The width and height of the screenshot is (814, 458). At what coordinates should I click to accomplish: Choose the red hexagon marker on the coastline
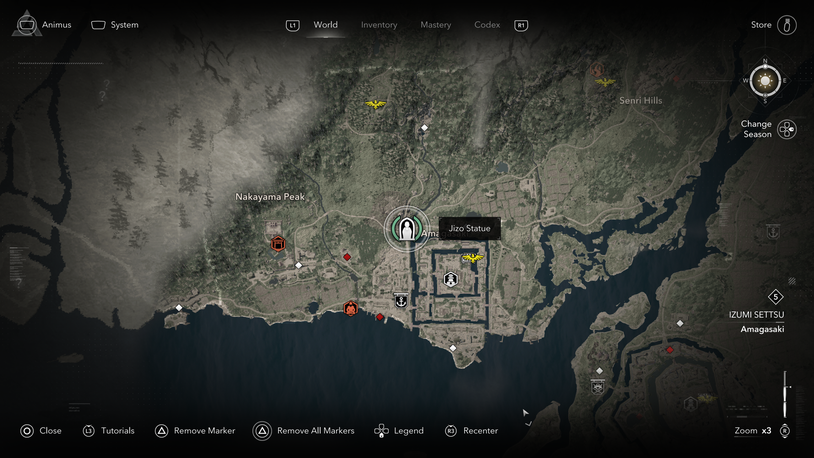tap(351, 308)
